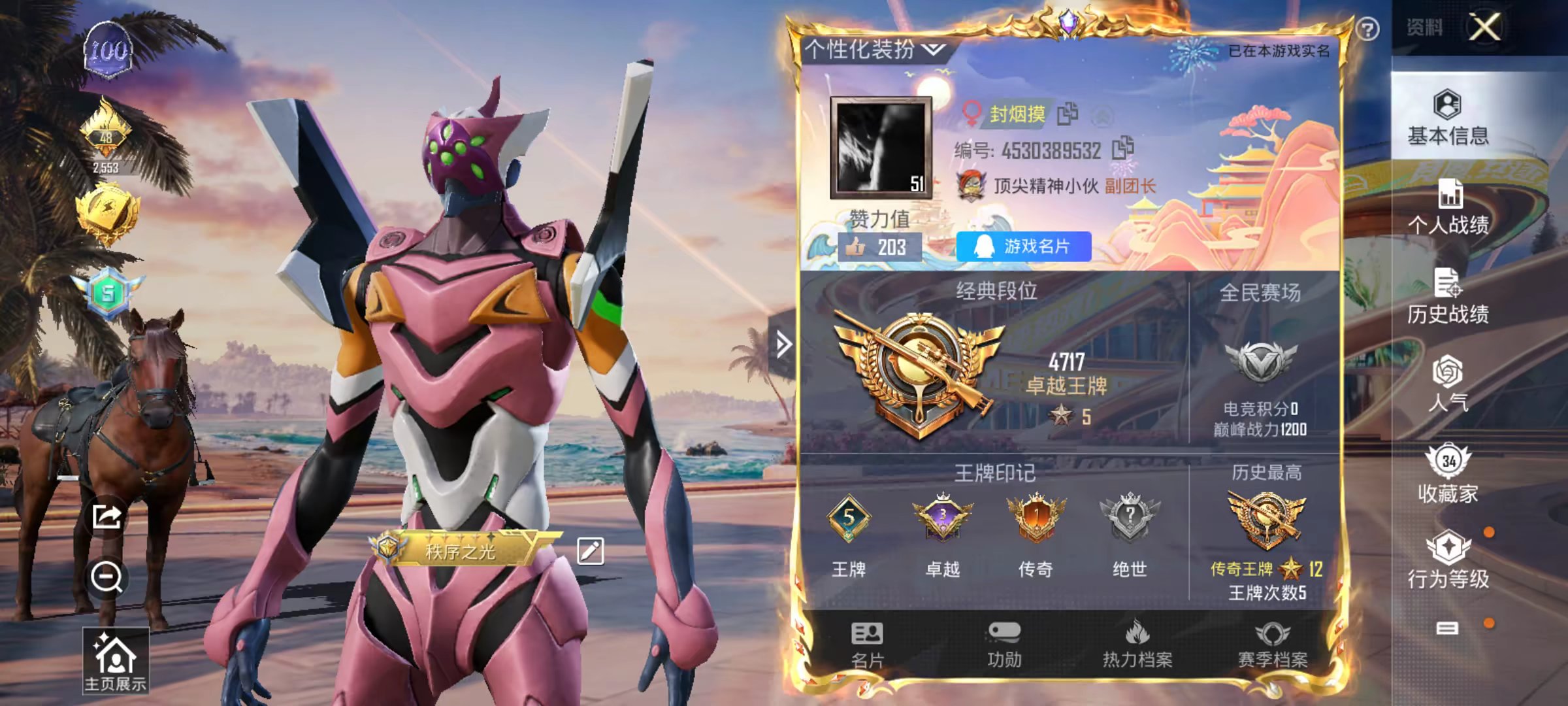The width and height of the screenshot is (1568, 706).
Task: Open the 热力档案 section
Action: pyautogui.click(x=1137, y=645)
